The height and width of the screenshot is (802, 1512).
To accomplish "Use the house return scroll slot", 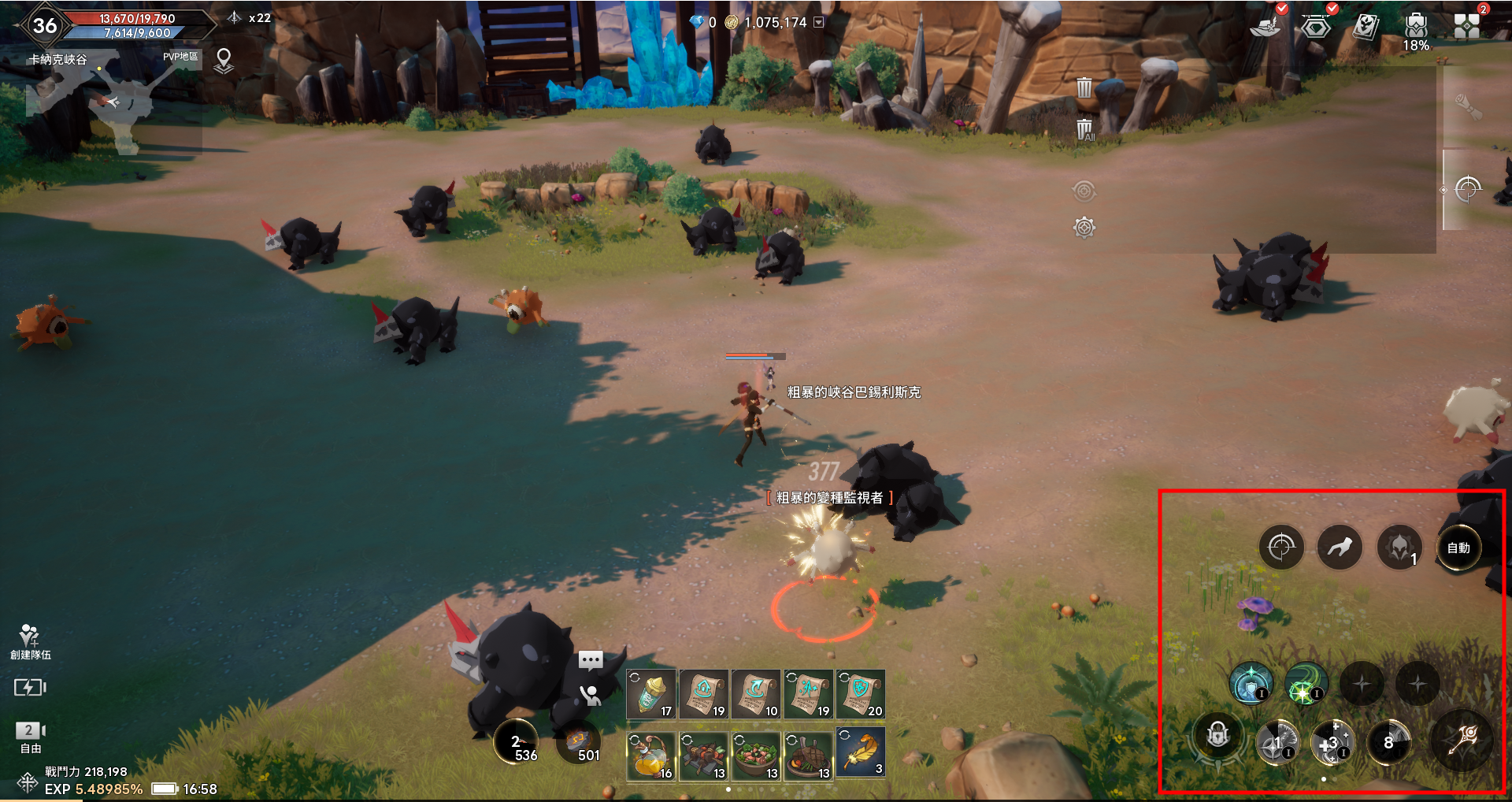I will click(x=704, y=694).
